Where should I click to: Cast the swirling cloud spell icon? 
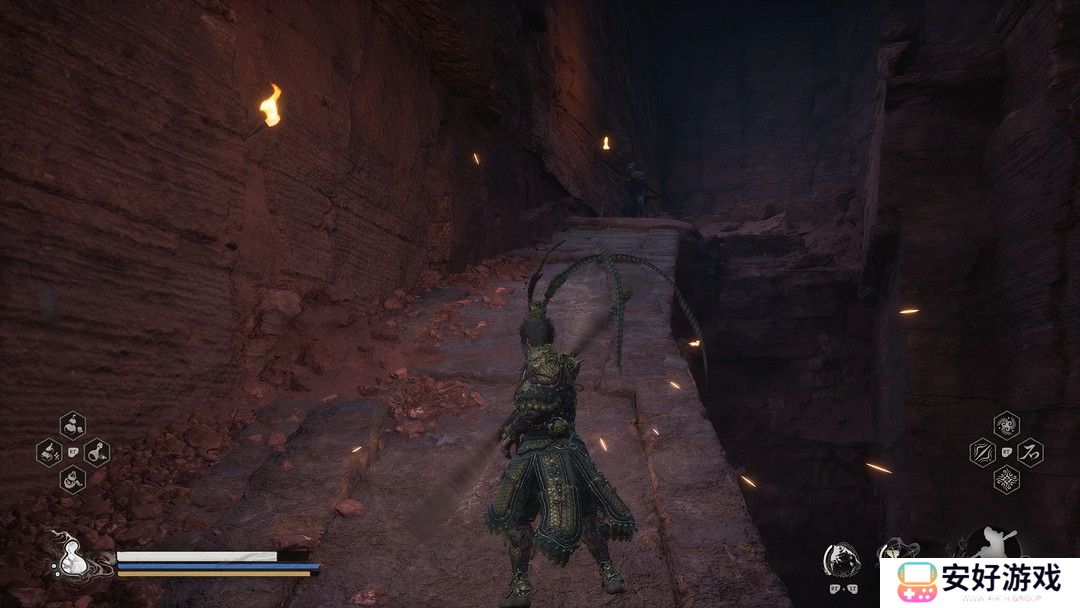coord(1006,426)
